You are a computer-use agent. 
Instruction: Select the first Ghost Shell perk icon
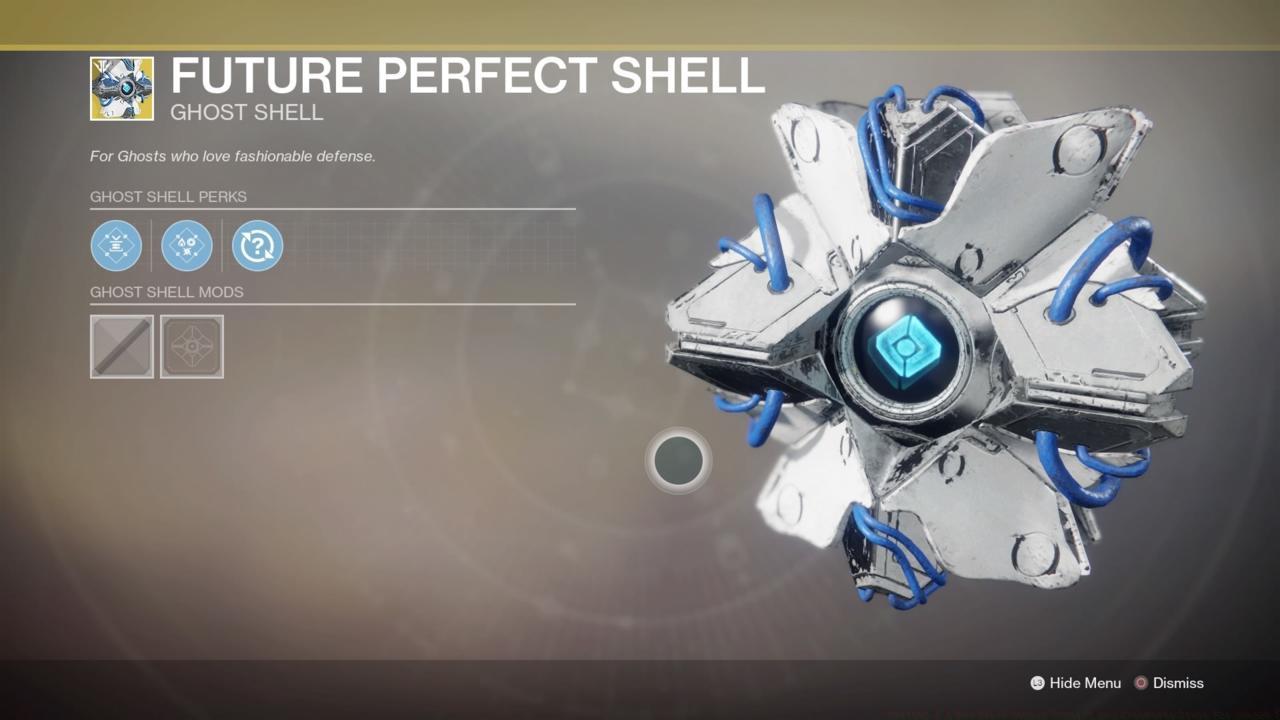pyautogui.click(x=116, y=245)
